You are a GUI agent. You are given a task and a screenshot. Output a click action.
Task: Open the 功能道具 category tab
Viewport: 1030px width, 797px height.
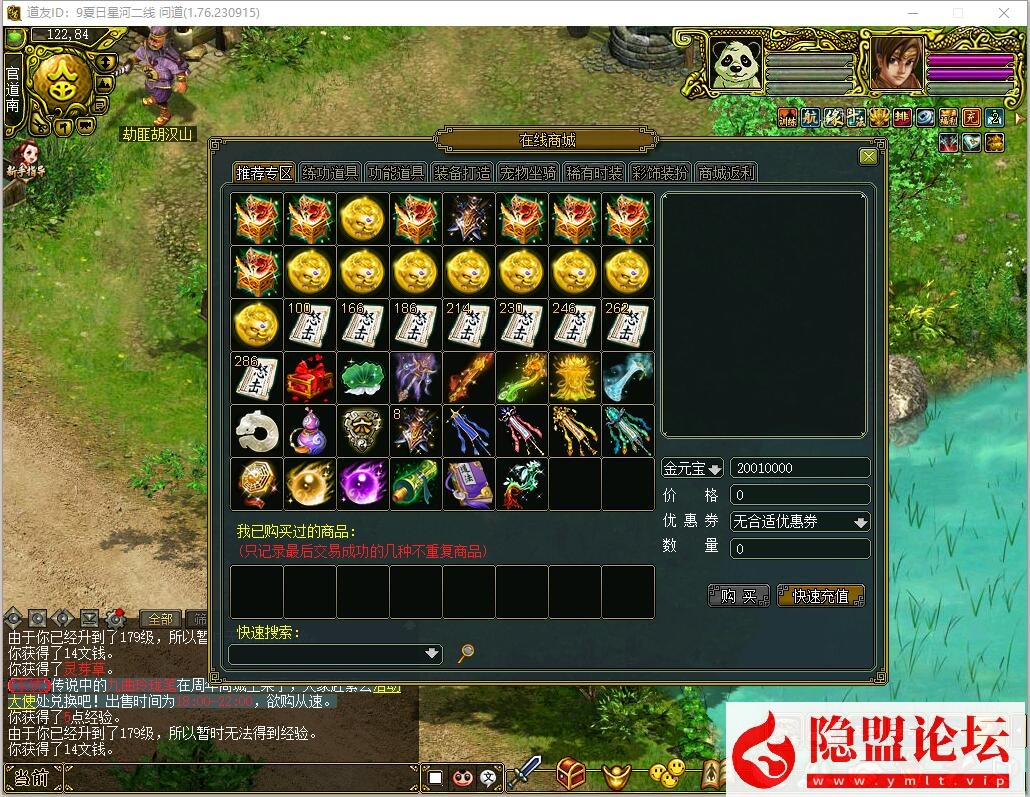pyautogui.click(x=396, y=172)
